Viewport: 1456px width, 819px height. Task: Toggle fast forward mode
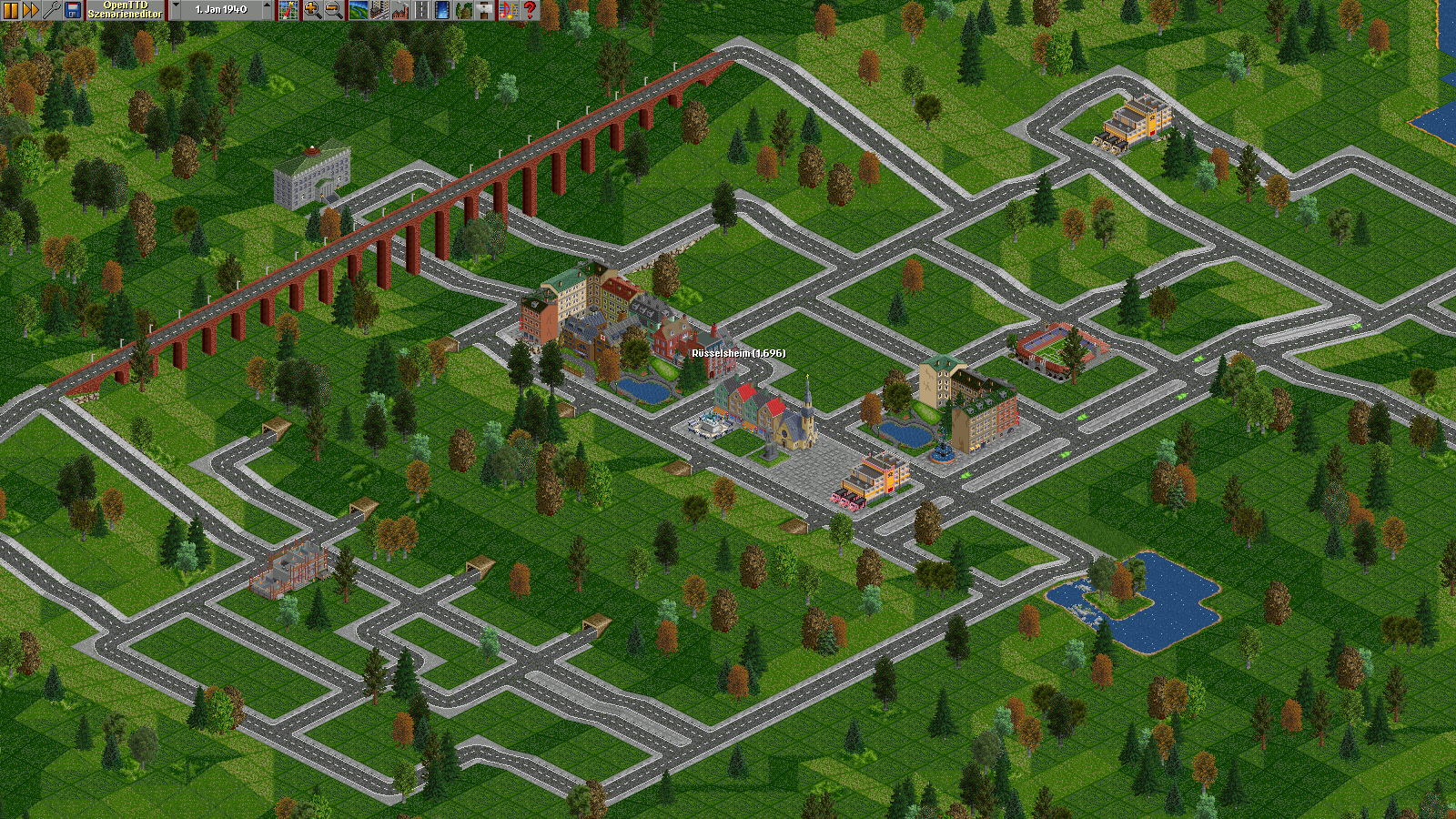pos(31,10)
